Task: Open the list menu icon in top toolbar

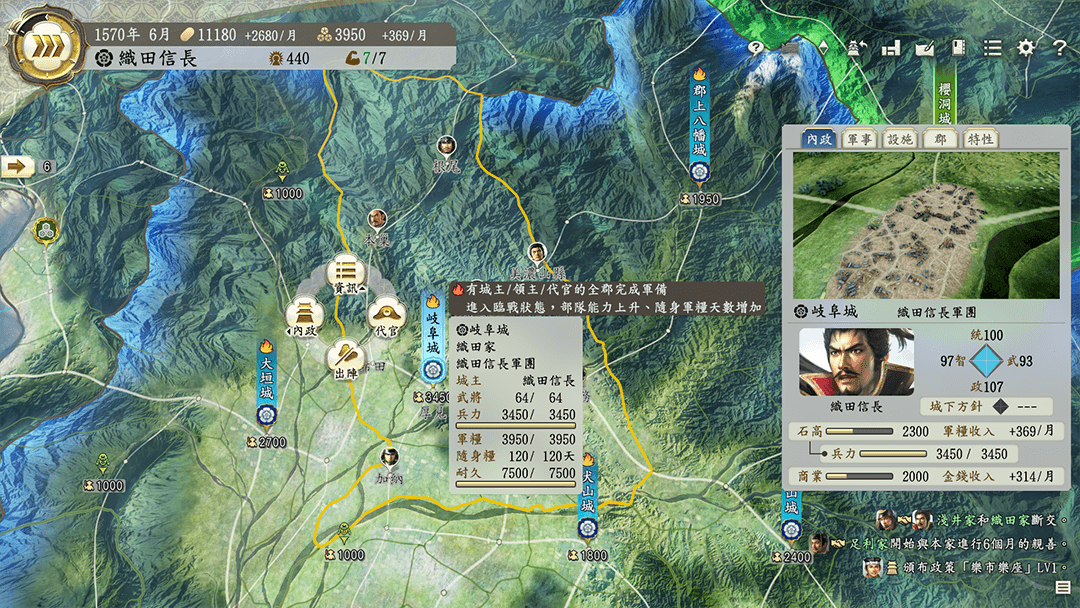Action: 992,47
